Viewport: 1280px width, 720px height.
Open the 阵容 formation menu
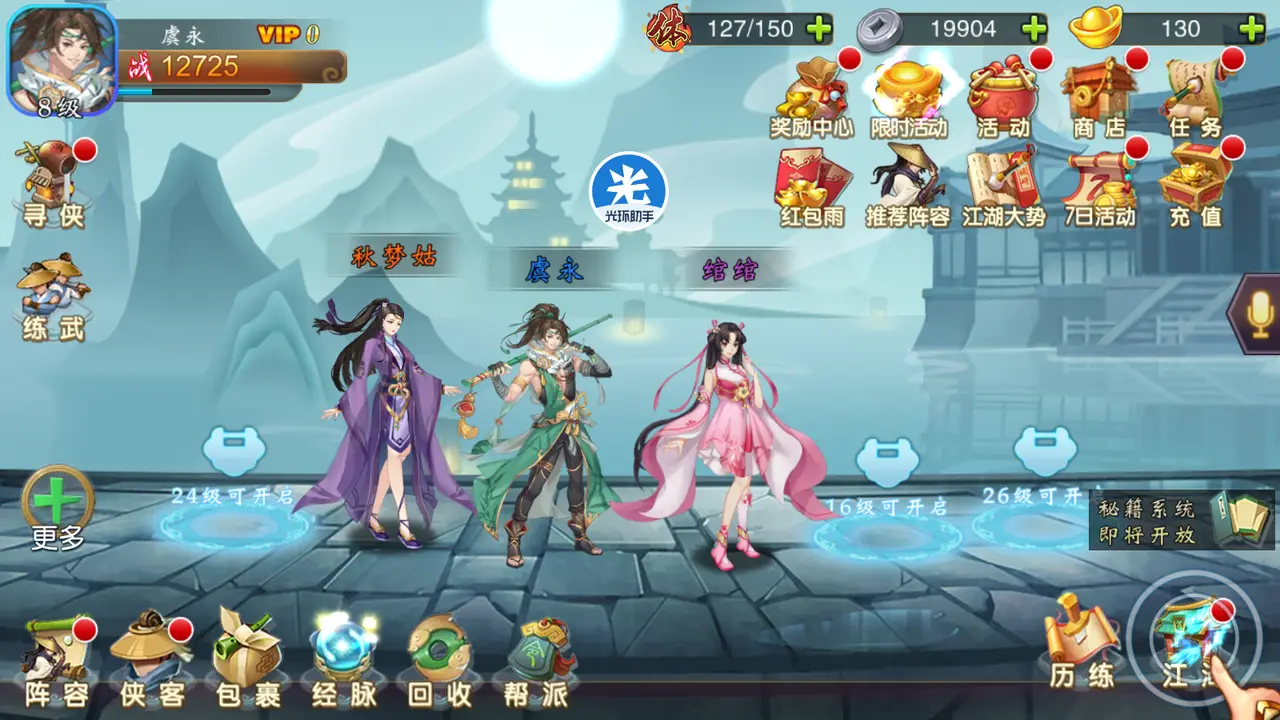56,662
